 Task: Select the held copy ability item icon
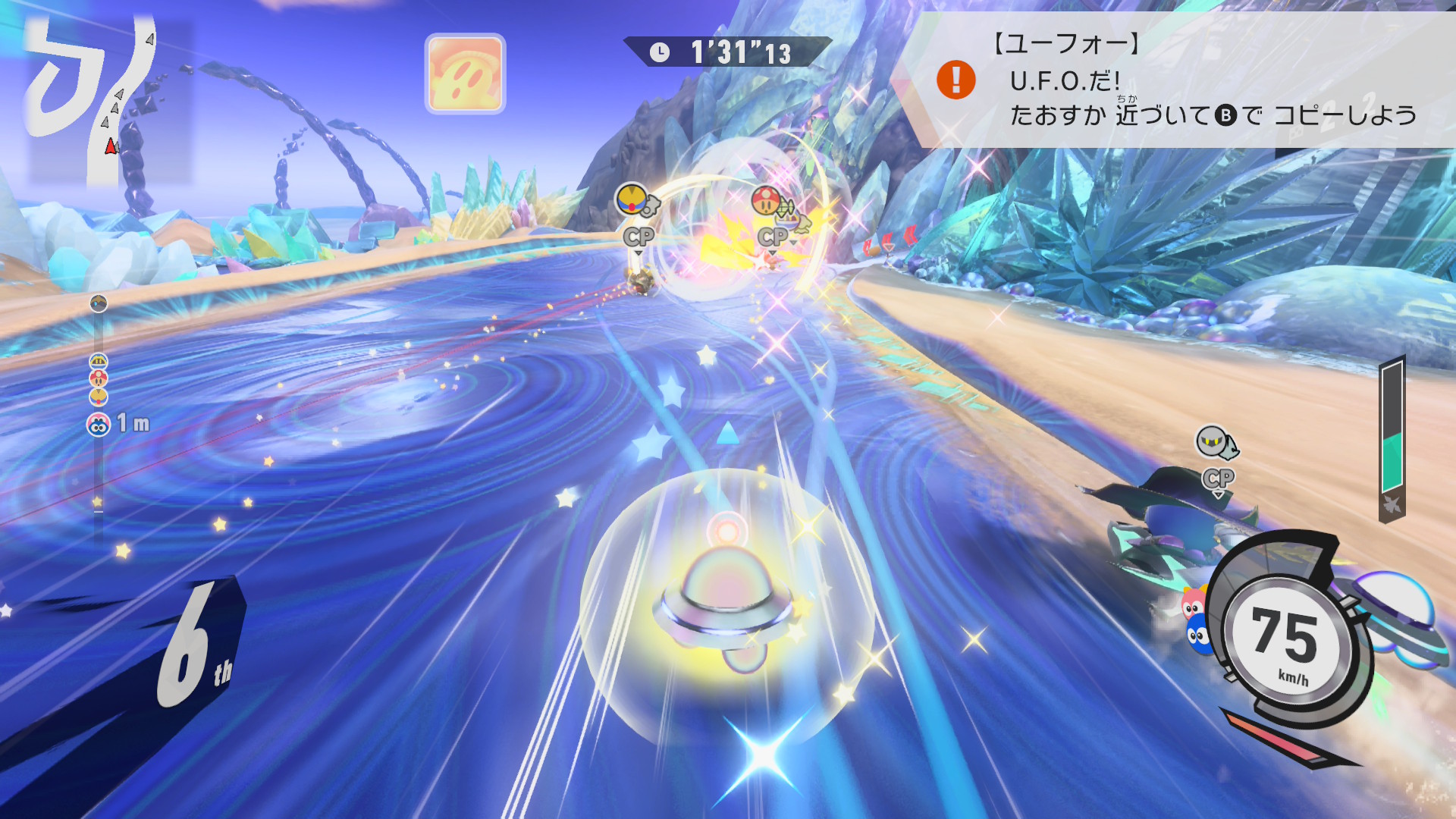[x=465, y=74]
